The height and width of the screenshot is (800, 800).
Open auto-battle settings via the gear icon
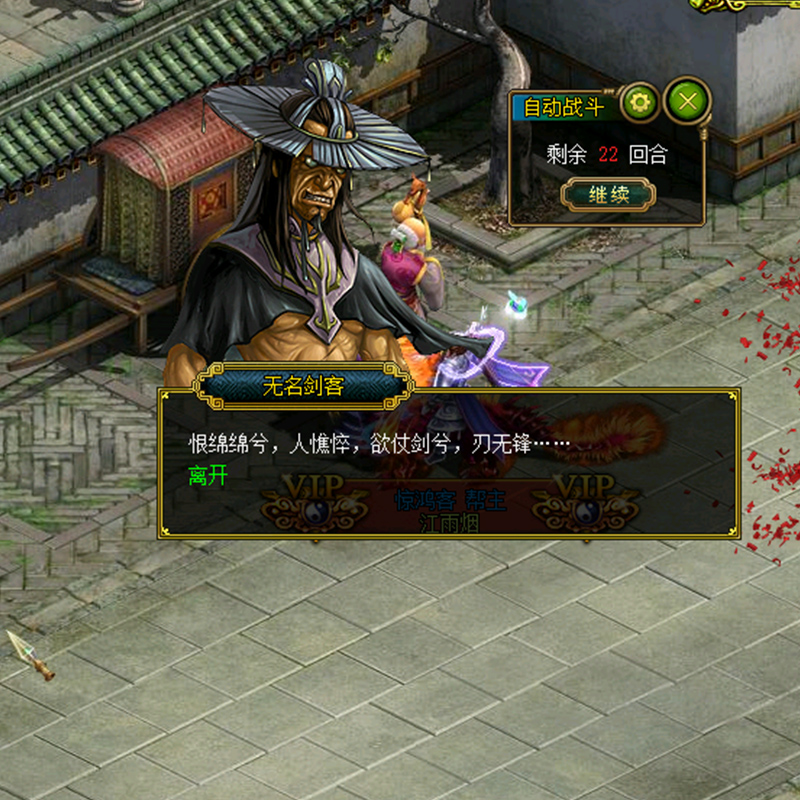tap(640, 101)
